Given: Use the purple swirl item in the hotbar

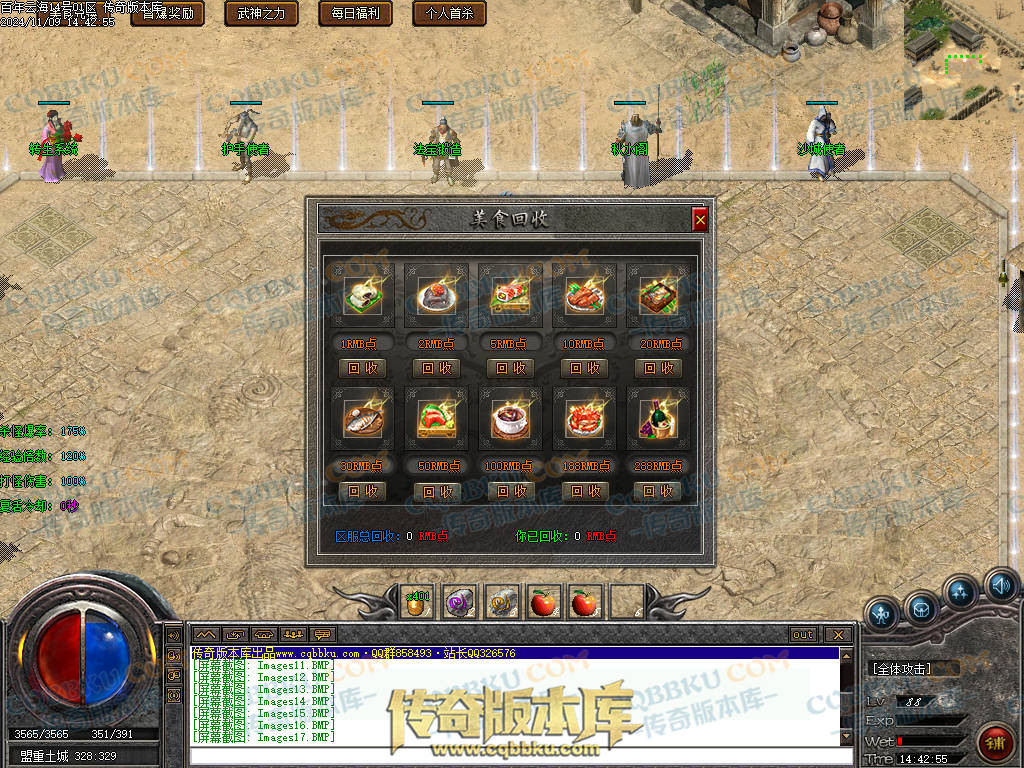Looking at the screenshot, I should point(460,602).
